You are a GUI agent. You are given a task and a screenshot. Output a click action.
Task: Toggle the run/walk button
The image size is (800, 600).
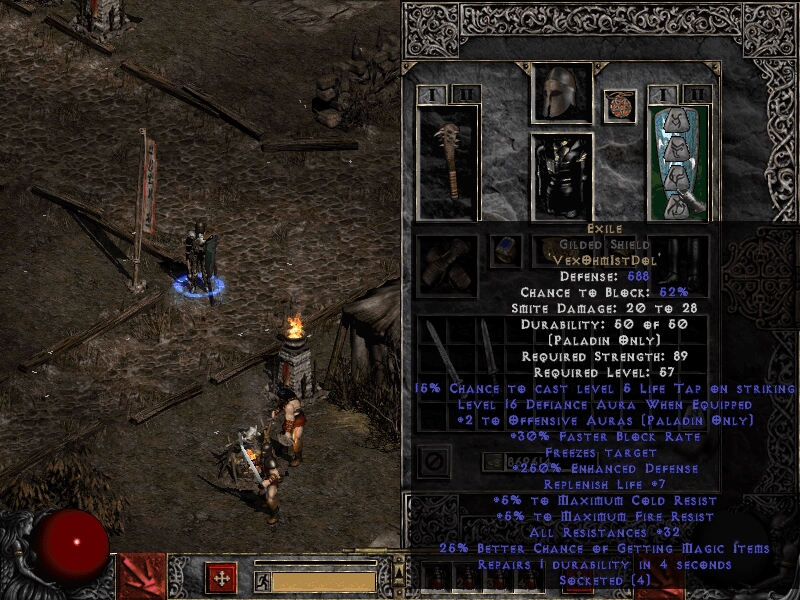262,580
